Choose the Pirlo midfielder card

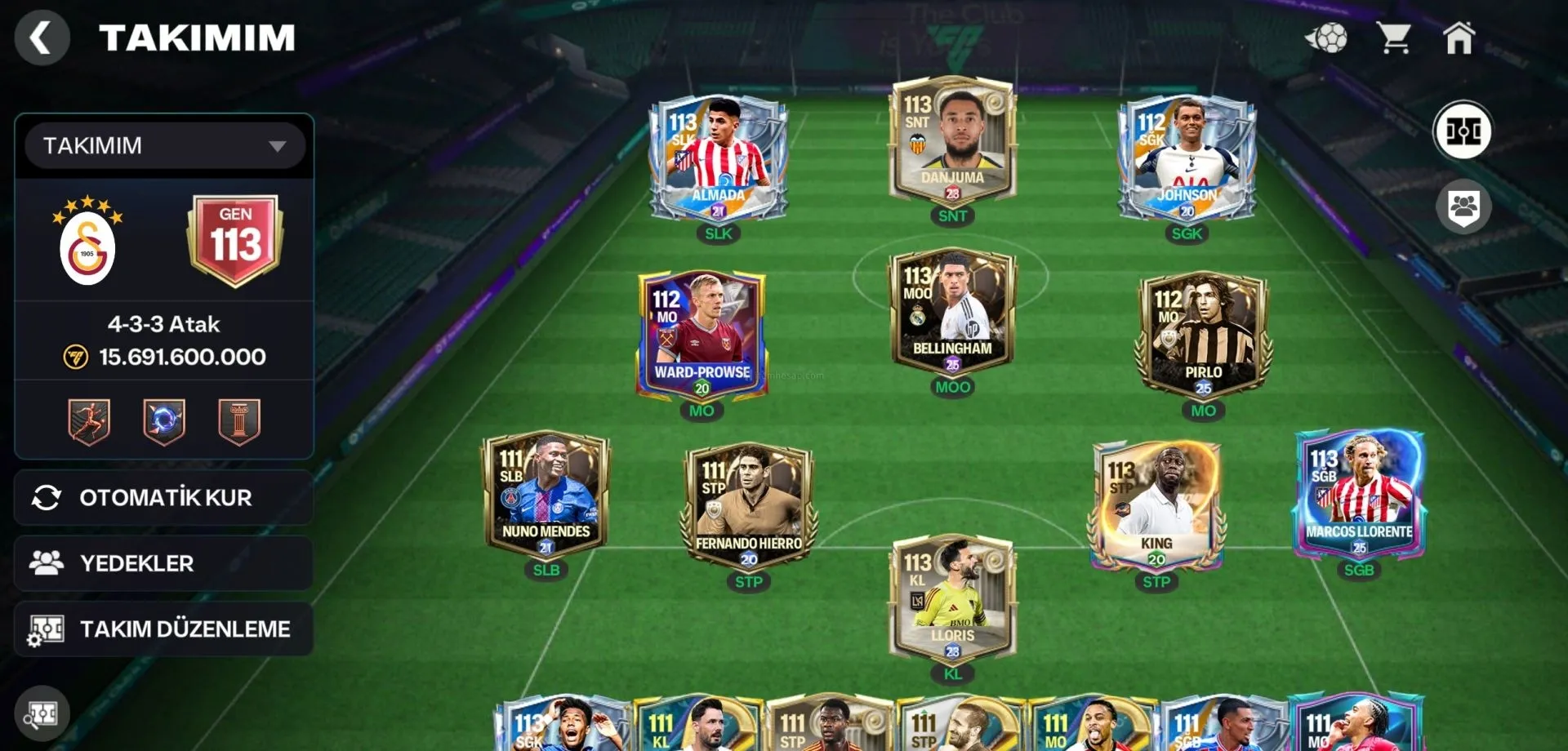pos(1202,335)
